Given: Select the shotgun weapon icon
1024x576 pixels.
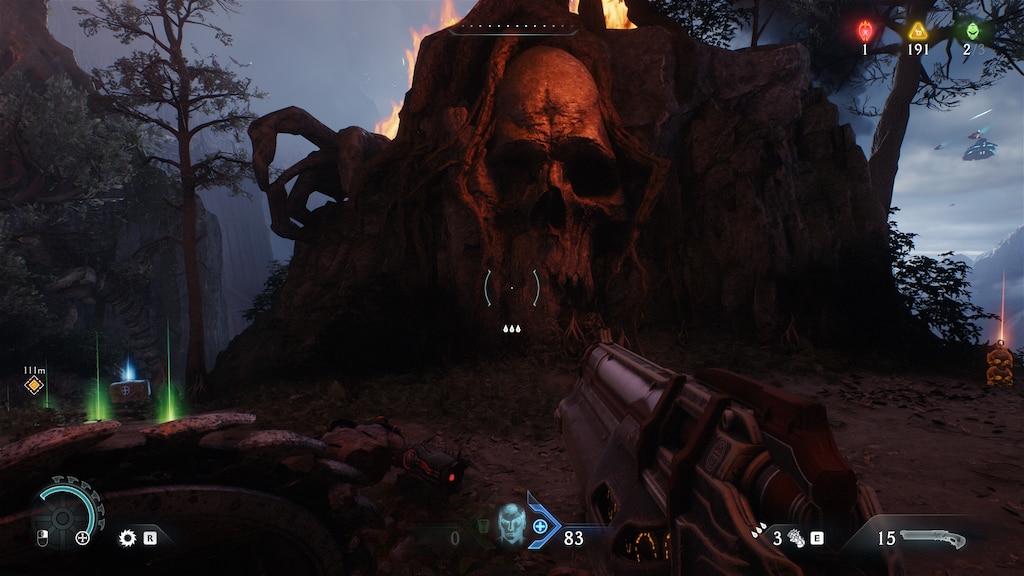Looking at the screenshot, I should 932,539.
